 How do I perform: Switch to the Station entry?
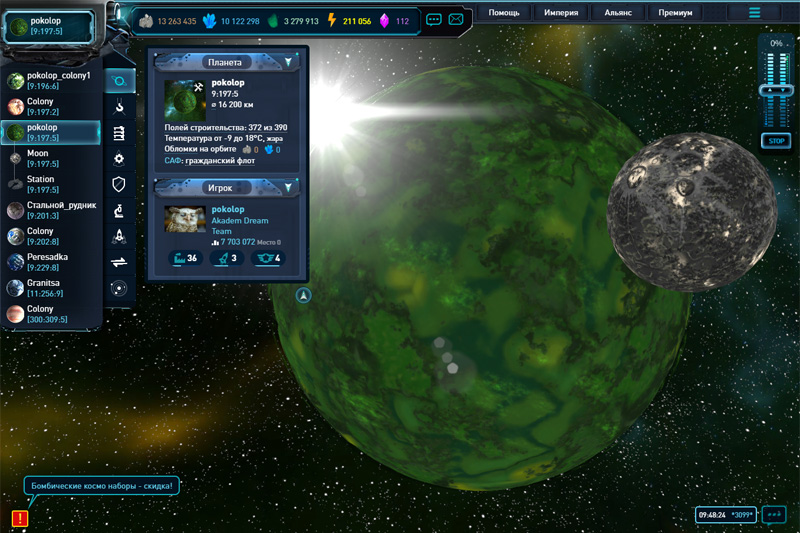[x=42, y=185]
